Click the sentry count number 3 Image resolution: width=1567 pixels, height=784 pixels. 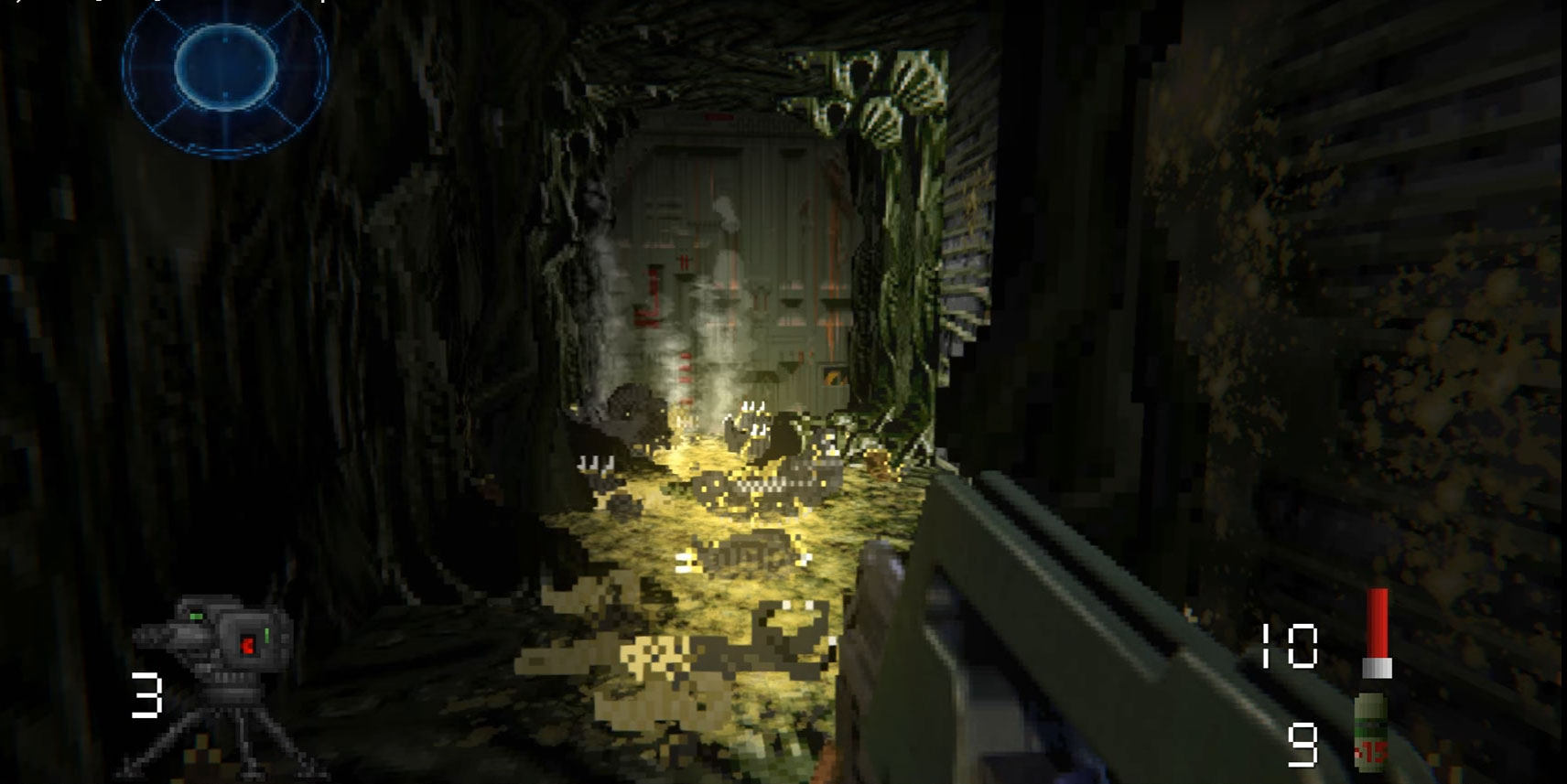[146, 694]
